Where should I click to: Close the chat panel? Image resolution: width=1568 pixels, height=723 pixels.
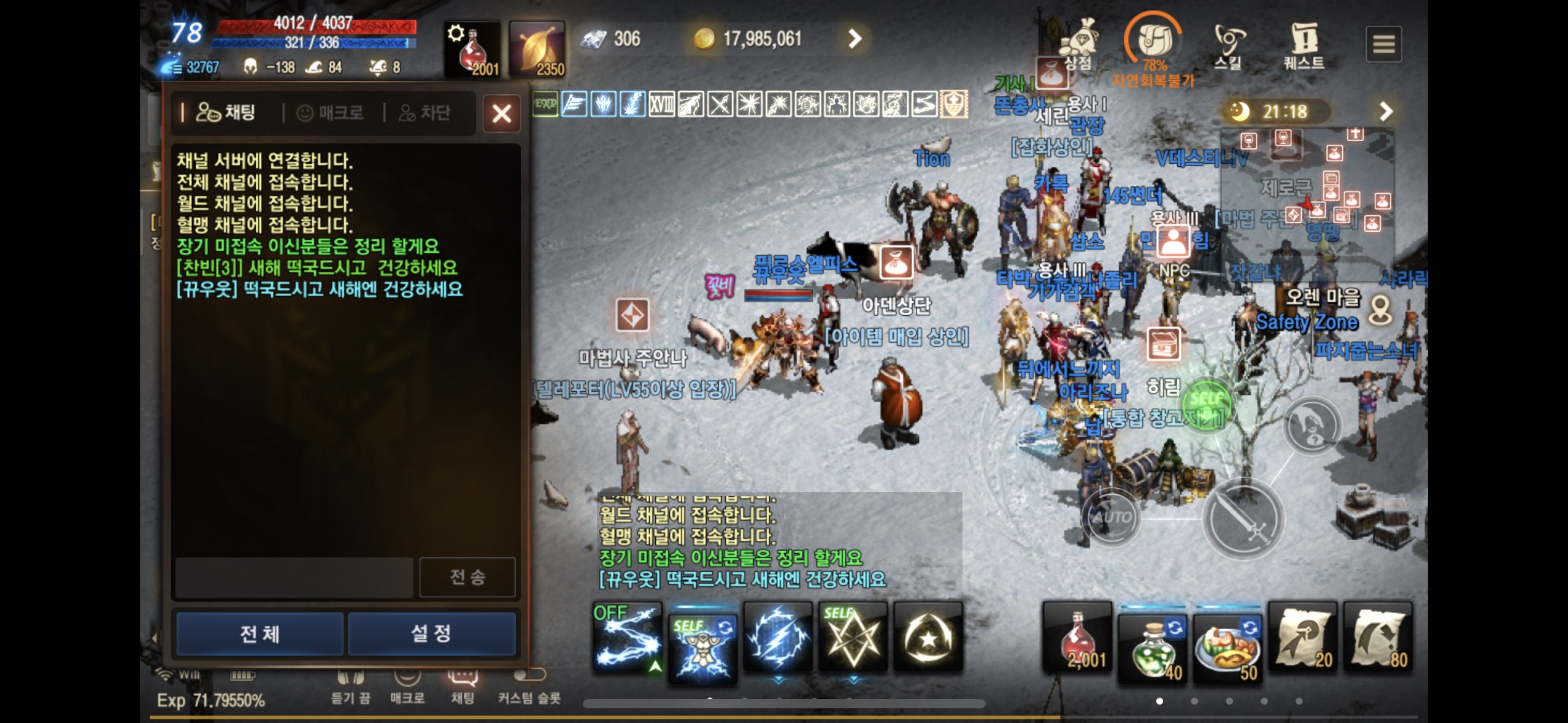click(501, 113)
